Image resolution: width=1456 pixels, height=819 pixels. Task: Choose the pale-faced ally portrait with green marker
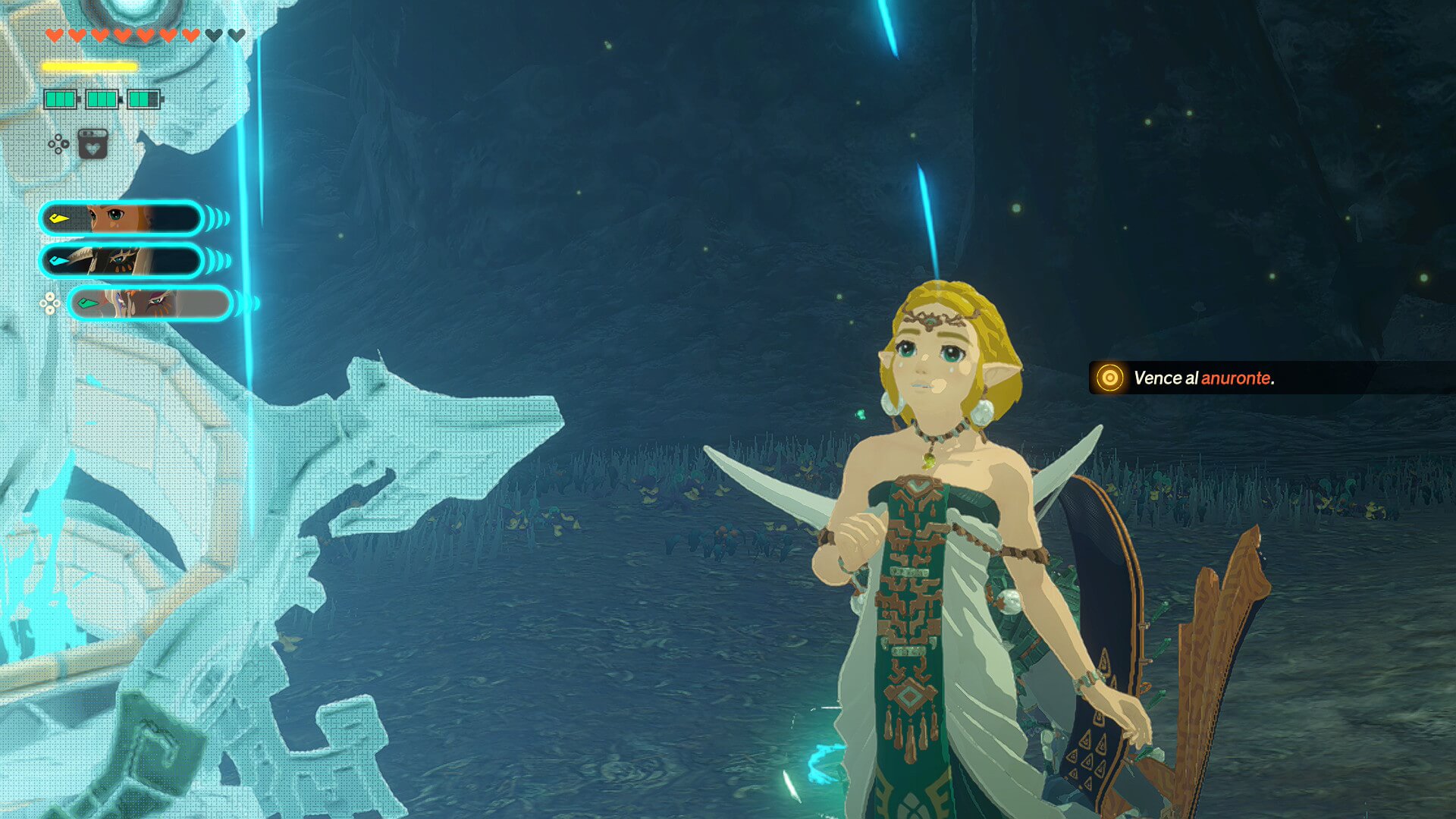tap(150, 303)
